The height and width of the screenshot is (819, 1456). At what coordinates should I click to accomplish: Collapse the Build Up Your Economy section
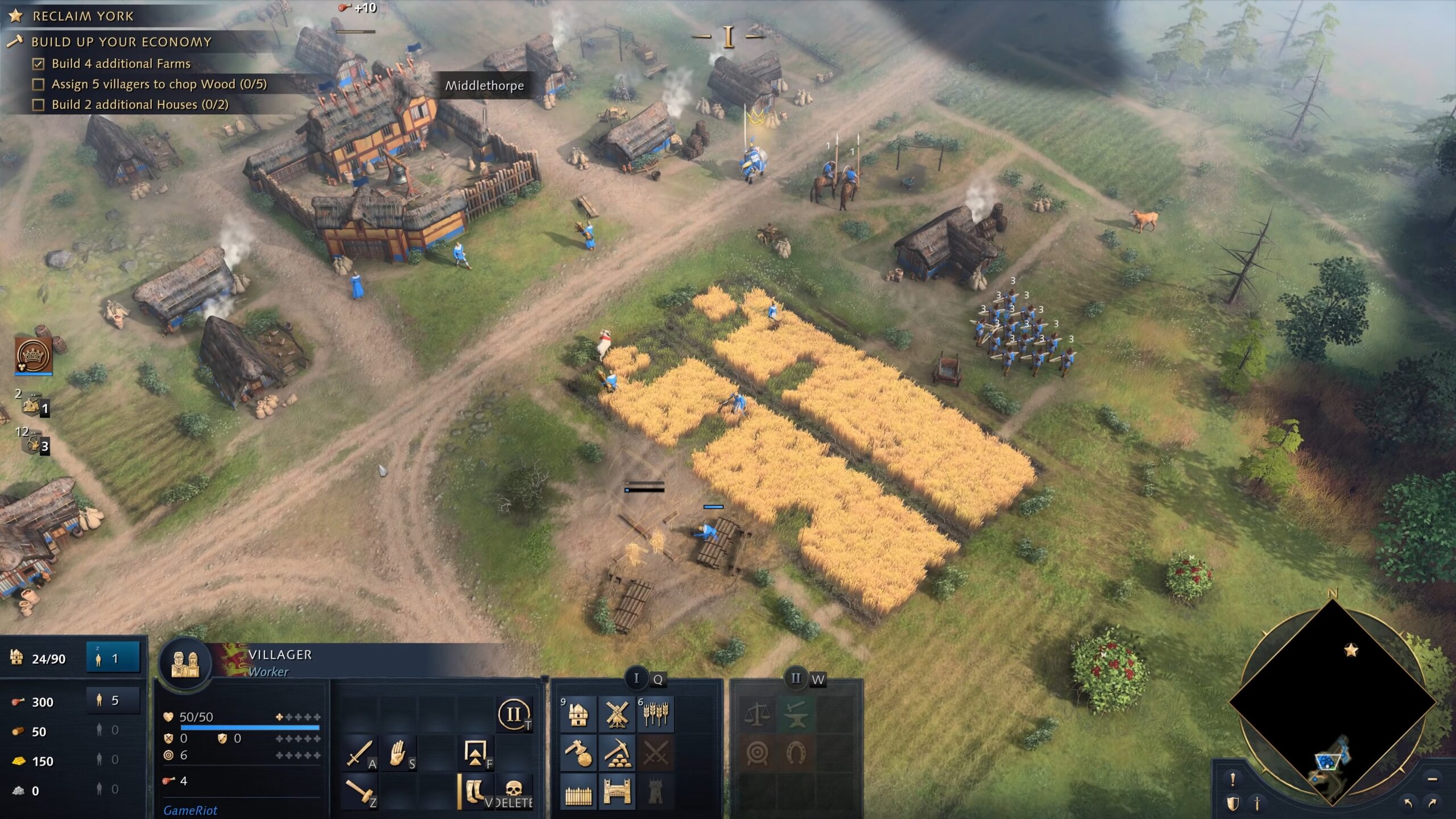[122, 42]
